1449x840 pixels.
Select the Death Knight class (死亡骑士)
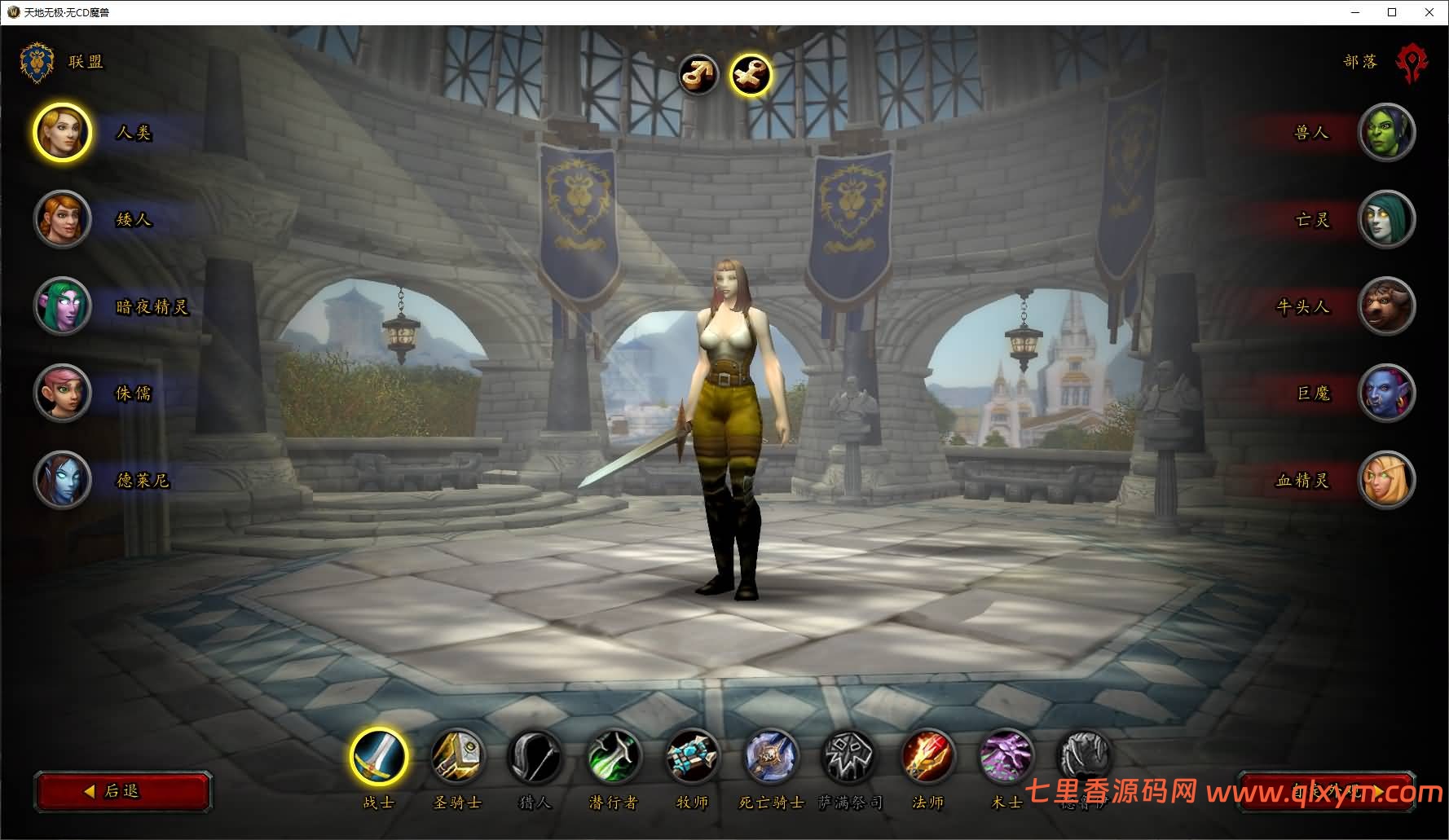(770, 757)
